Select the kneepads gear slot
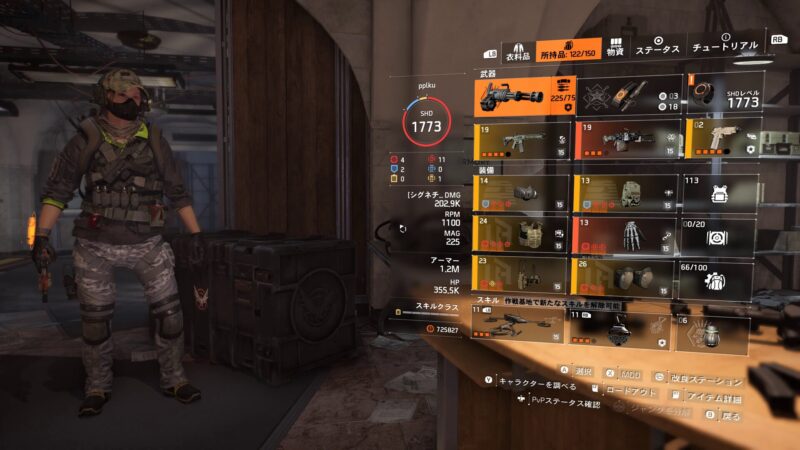Viewport: 800px width, 450px height. click(x=627, y=277)
